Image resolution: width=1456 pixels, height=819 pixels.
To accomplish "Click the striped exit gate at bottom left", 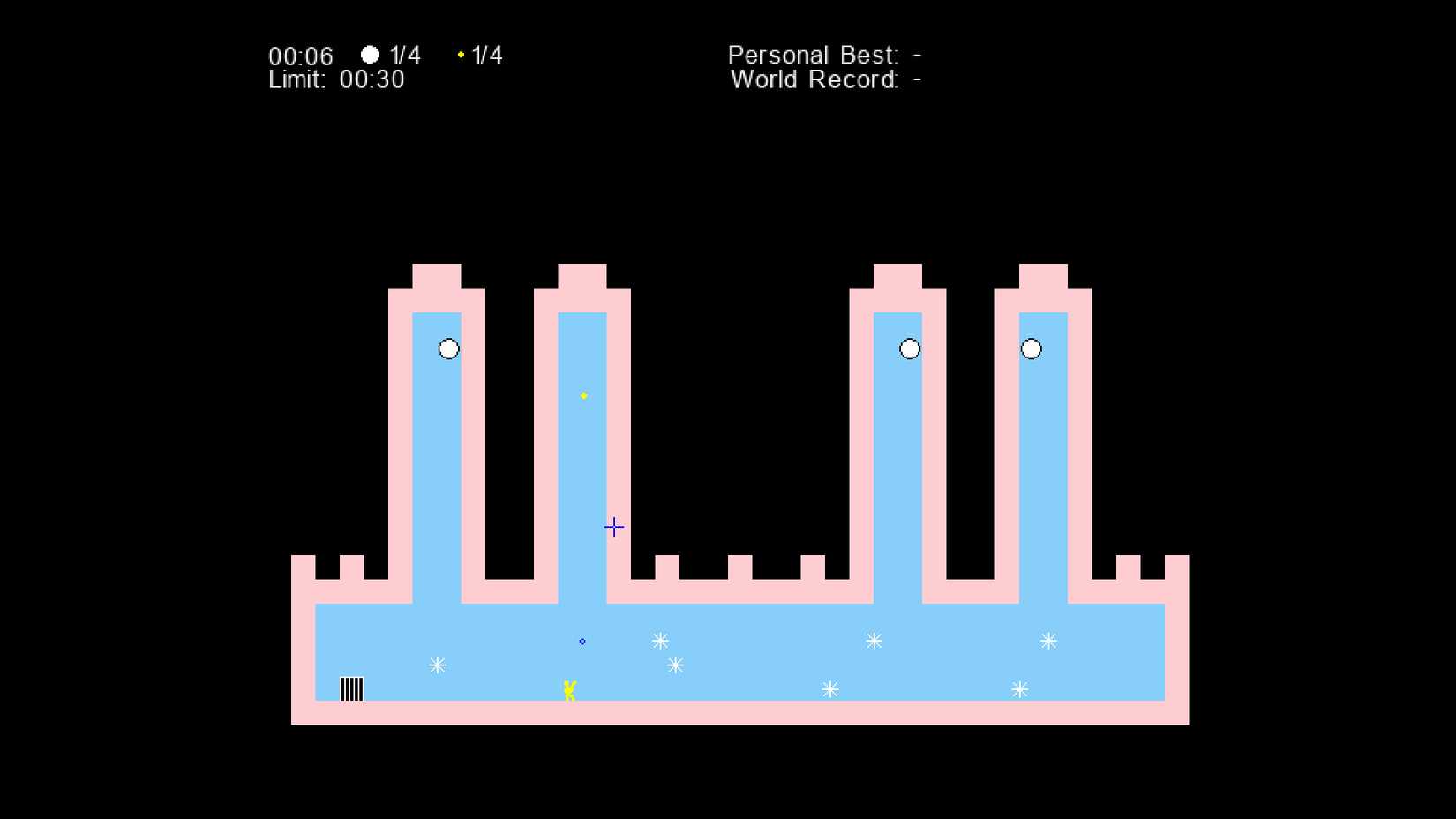I will coord(351,688).
